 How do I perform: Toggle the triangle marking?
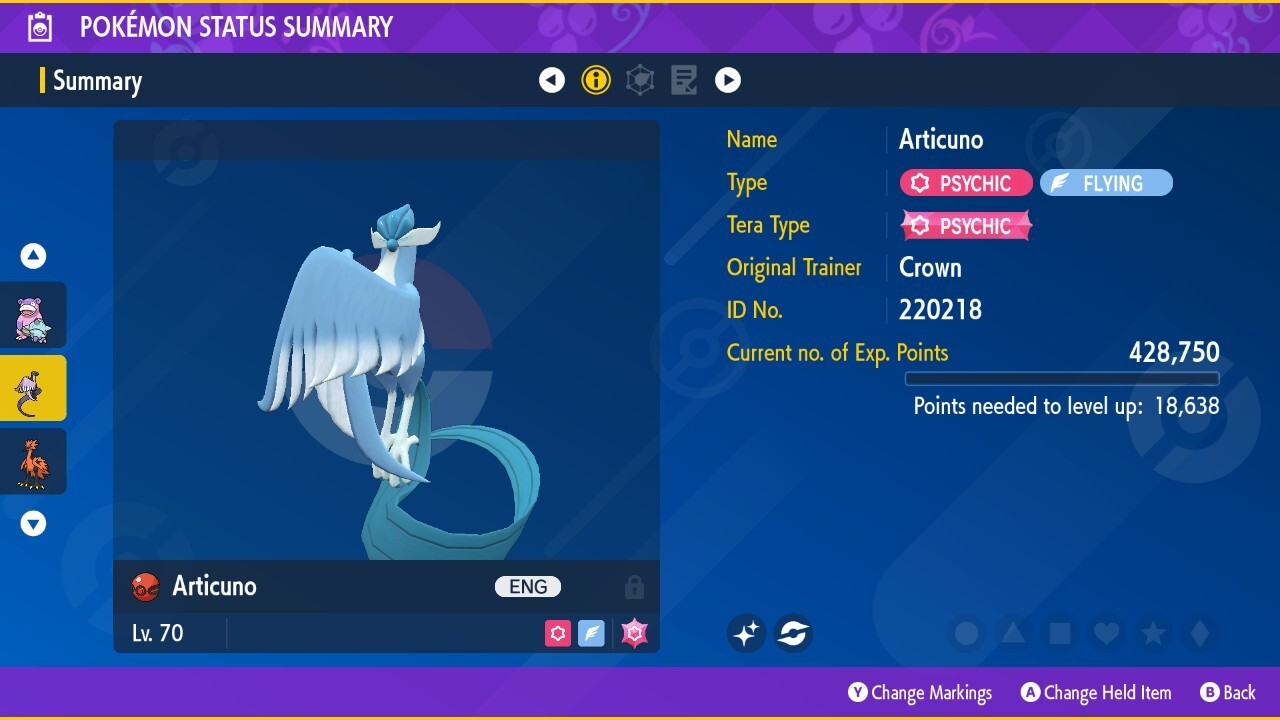point(1013,633)
